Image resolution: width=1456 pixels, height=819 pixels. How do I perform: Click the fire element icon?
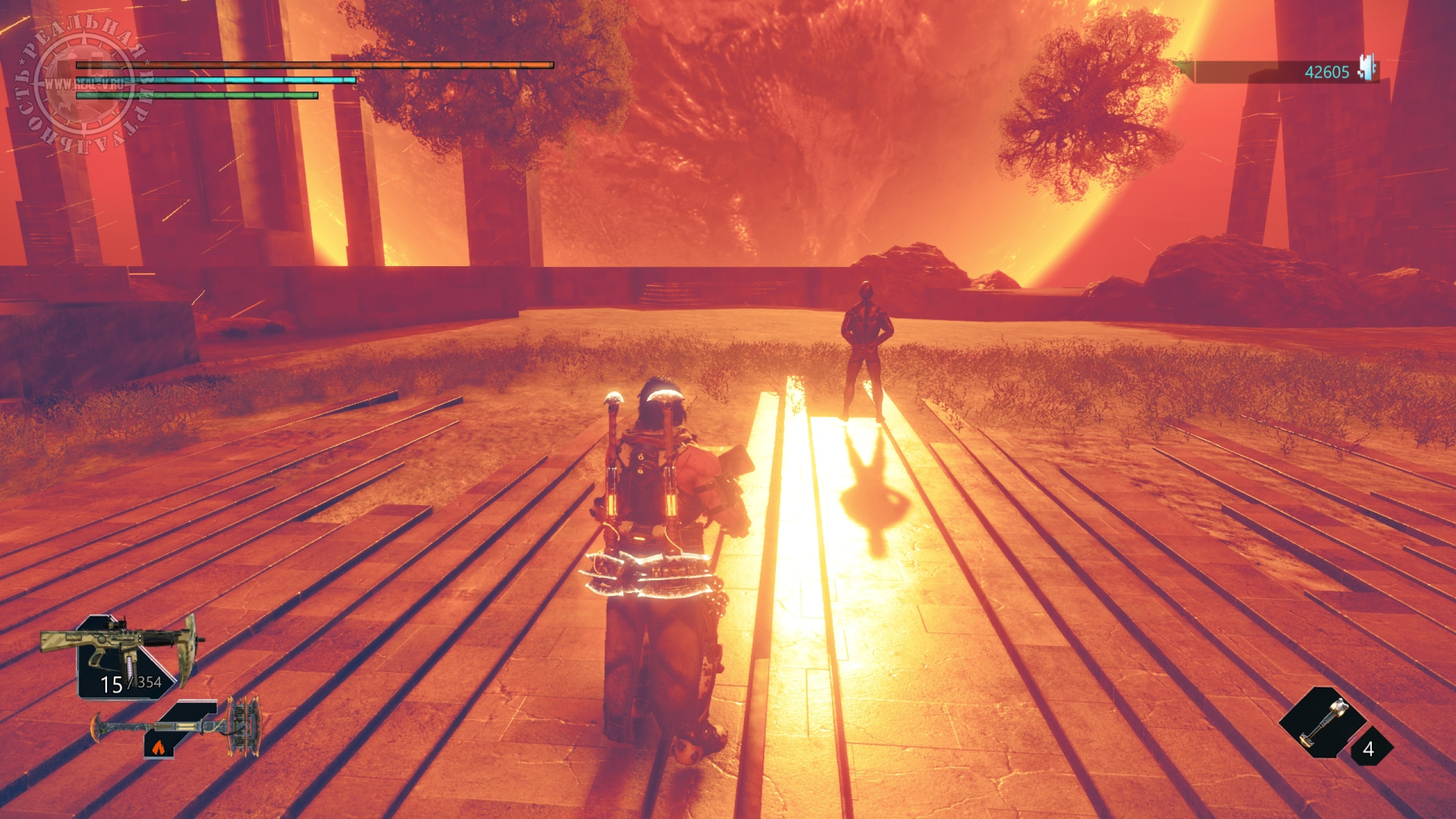pos(155,748)
